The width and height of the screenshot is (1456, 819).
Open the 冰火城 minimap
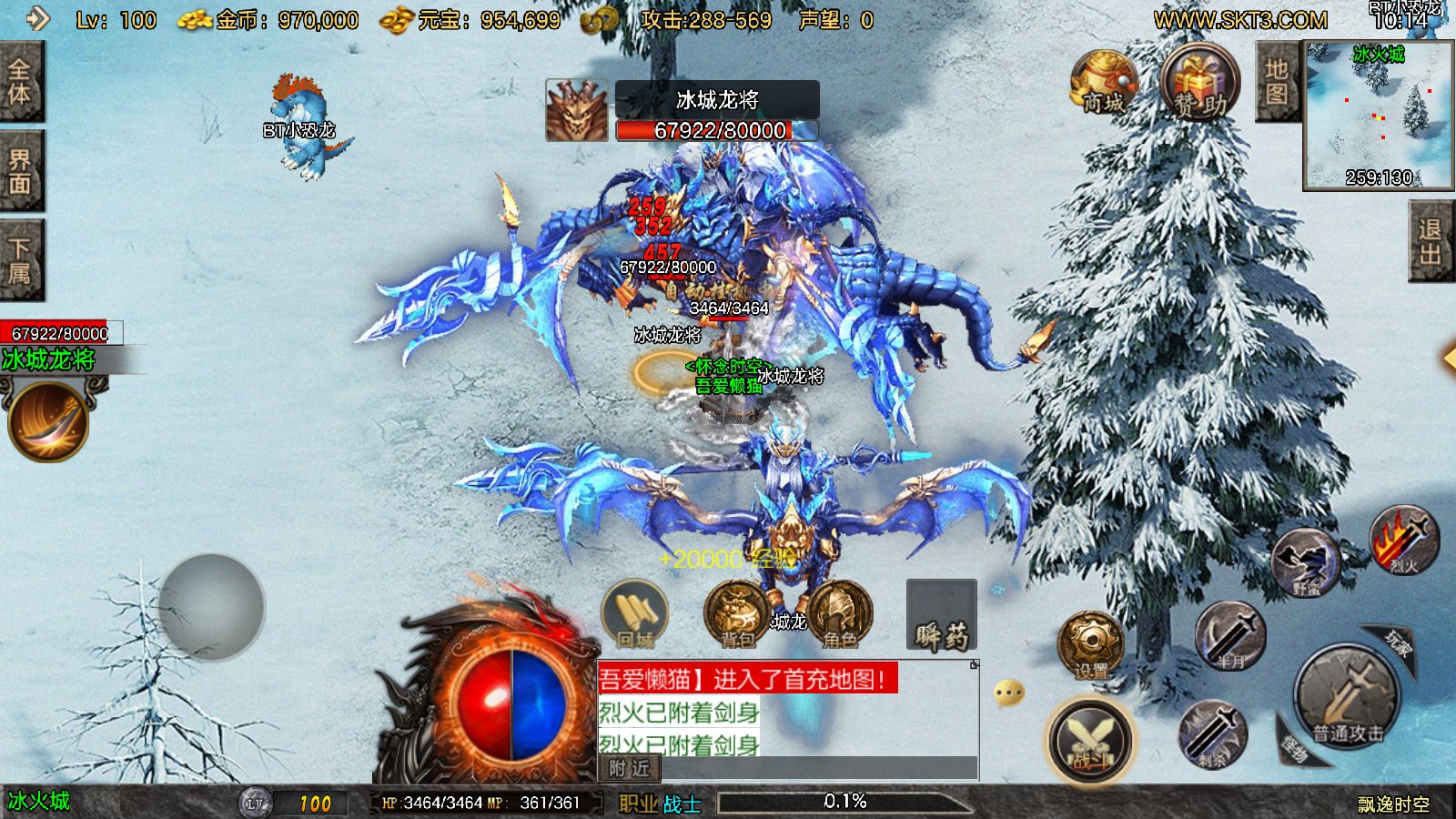(x=1378, y=115)
